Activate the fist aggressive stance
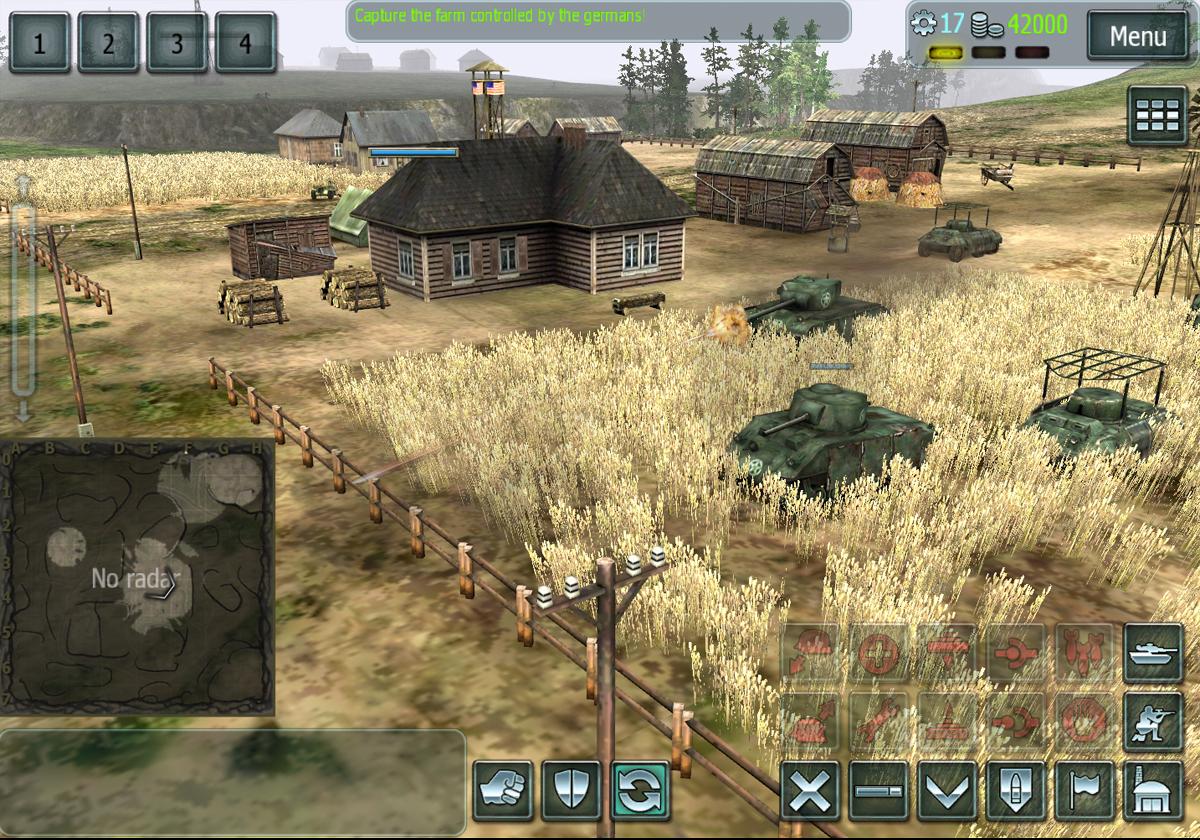Screen dimensions: 1200x840 pos(503,790)
